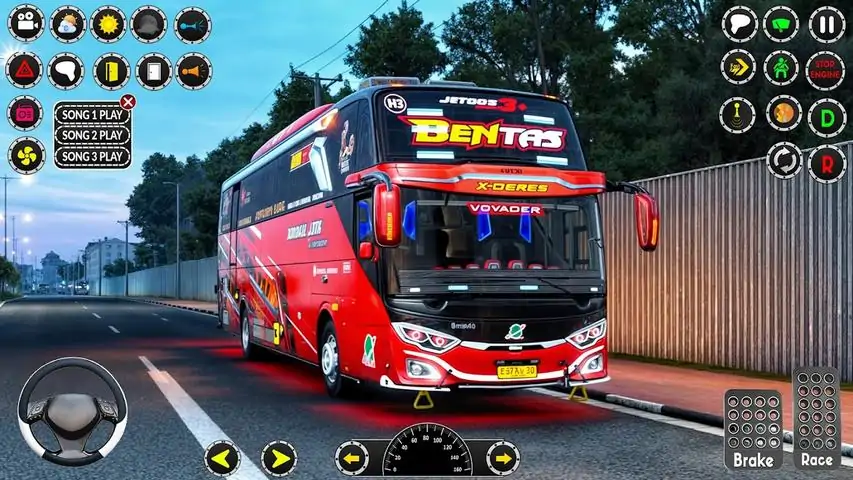Turn on the red hazard lights

(24, 70)
